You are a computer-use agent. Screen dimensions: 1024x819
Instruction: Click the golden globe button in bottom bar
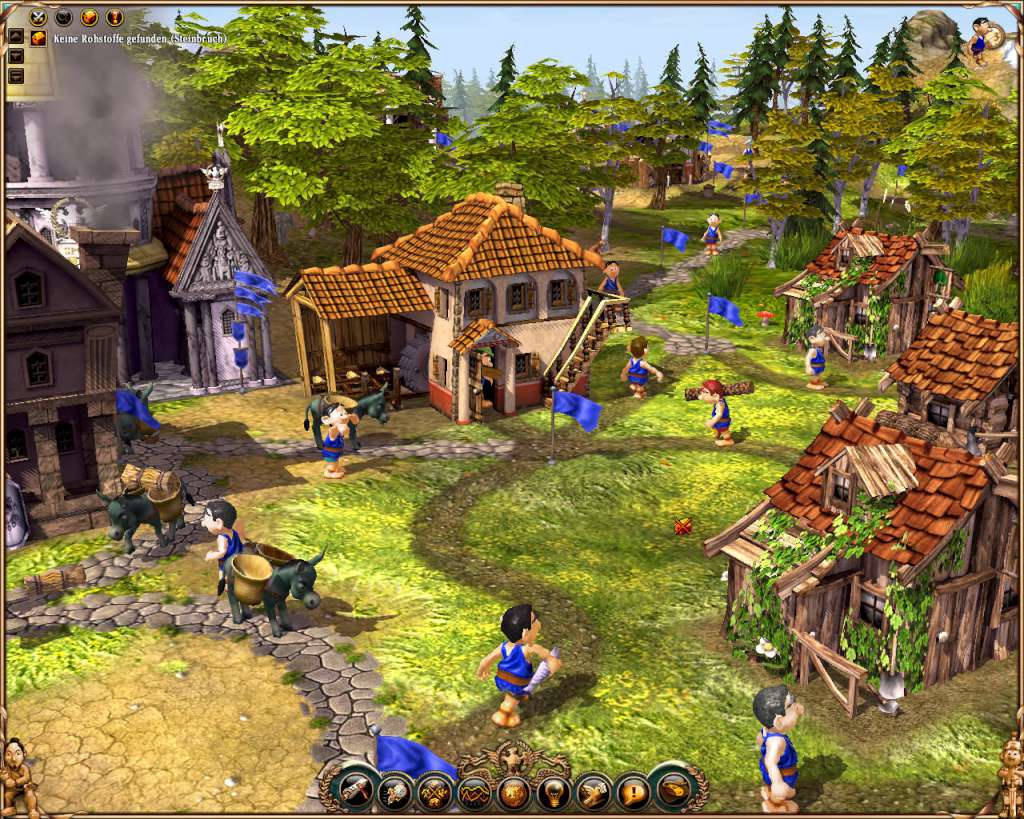[513, 793]
